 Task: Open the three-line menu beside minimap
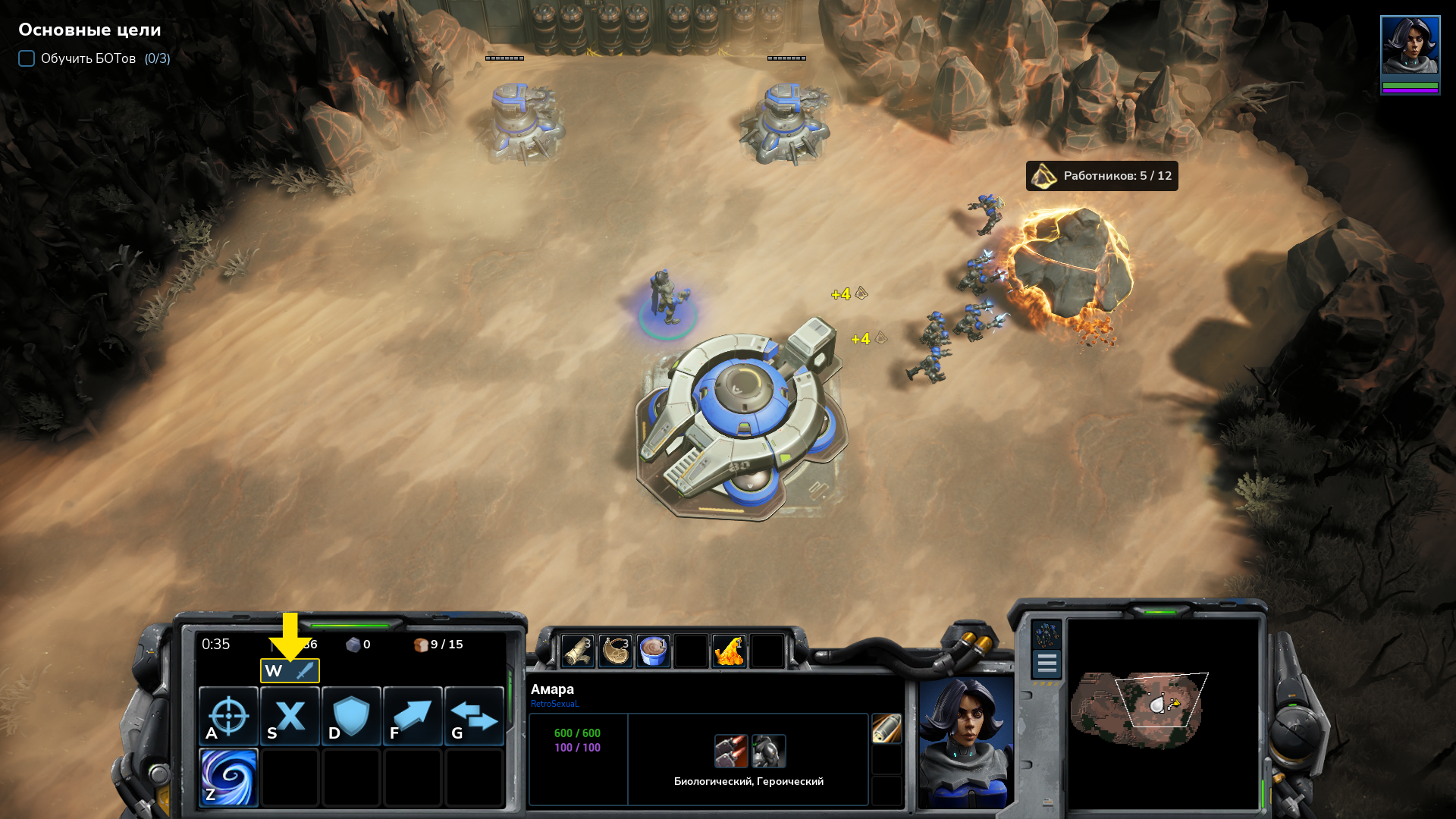1046,664
